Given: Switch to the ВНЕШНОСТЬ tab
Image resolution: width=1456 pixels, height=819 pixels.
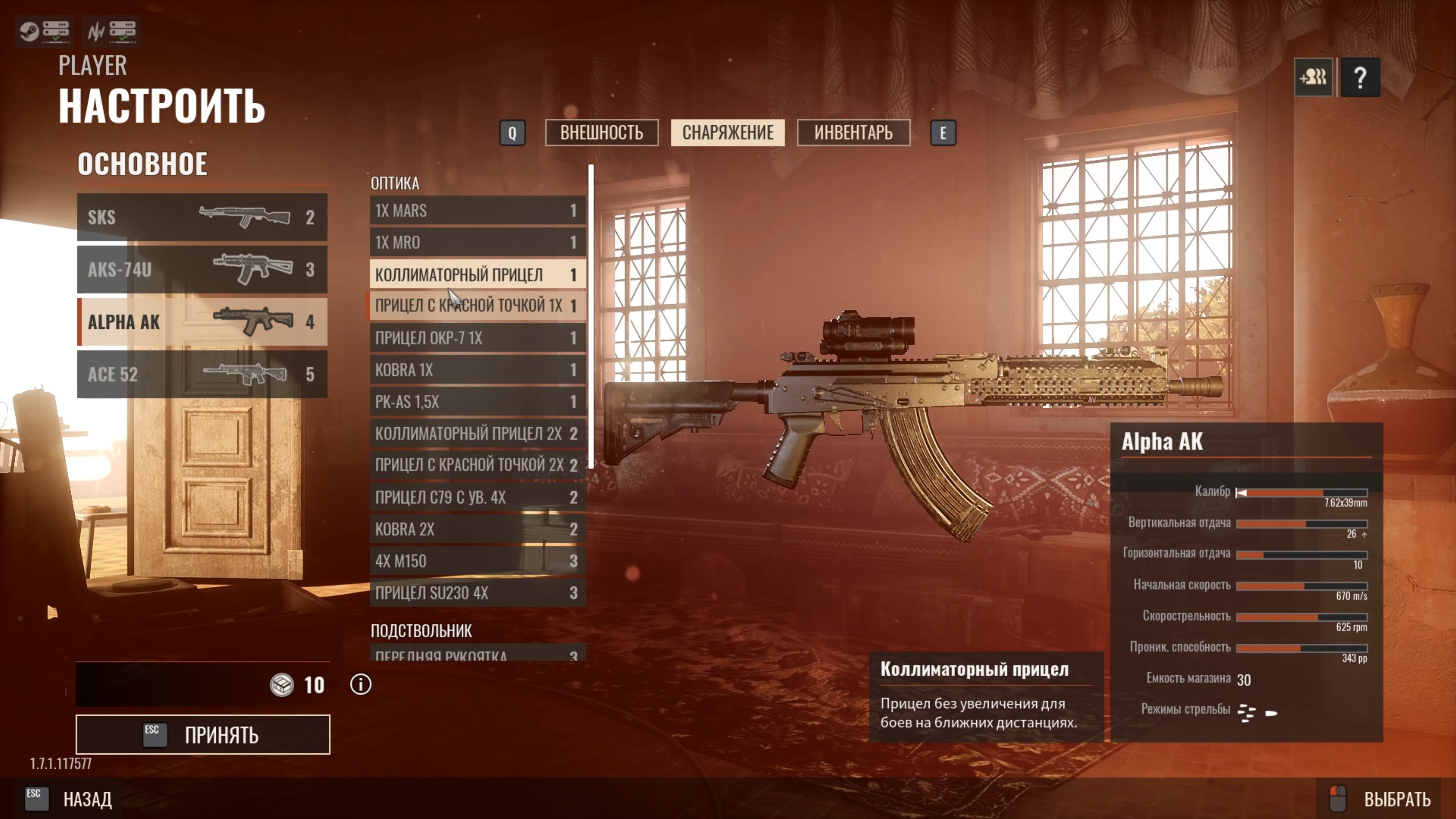Looking at the screenshot, I should pos(601,133).
